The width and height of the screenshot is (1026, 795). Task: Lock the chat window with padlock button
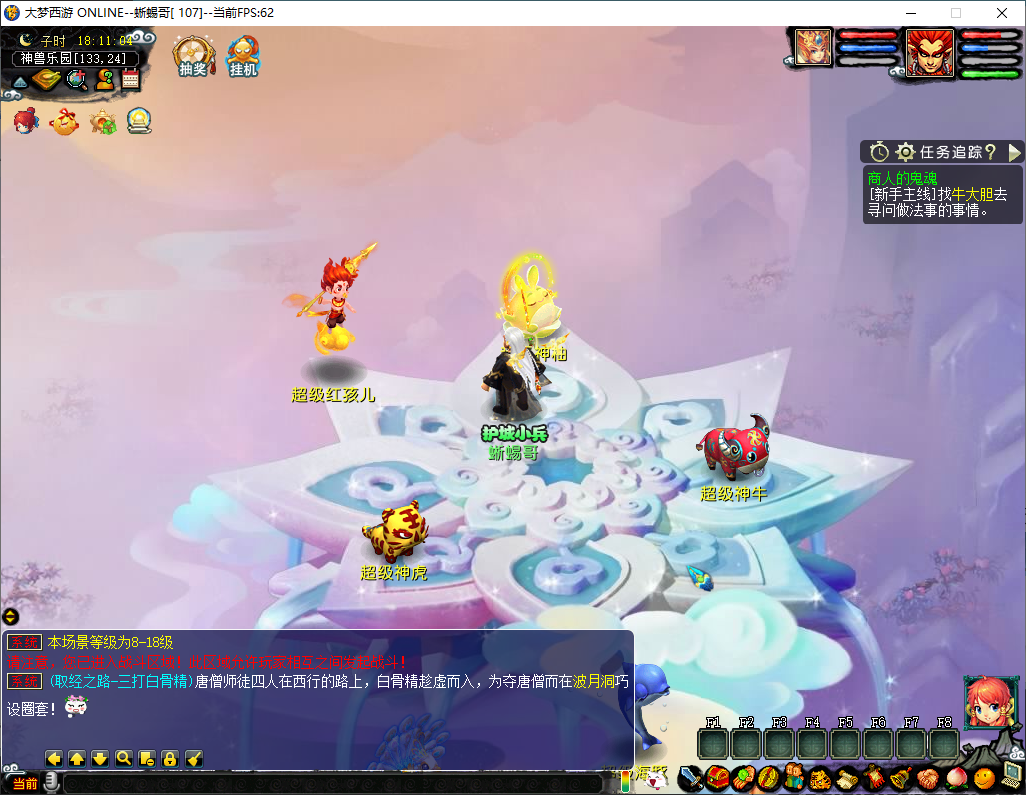(x=170, y=758)
